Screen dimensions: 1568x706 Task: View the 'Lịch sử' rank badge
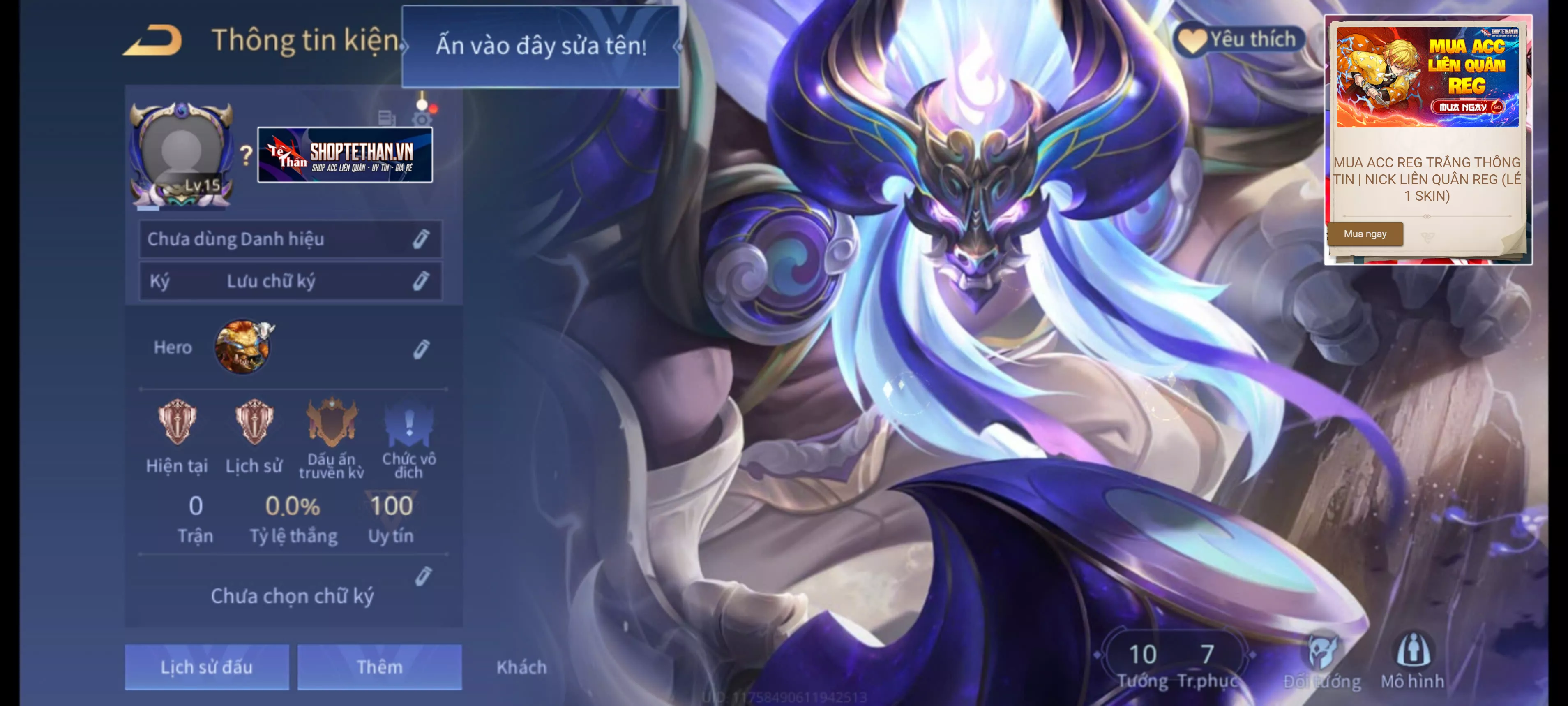click(x=254, y=422)
